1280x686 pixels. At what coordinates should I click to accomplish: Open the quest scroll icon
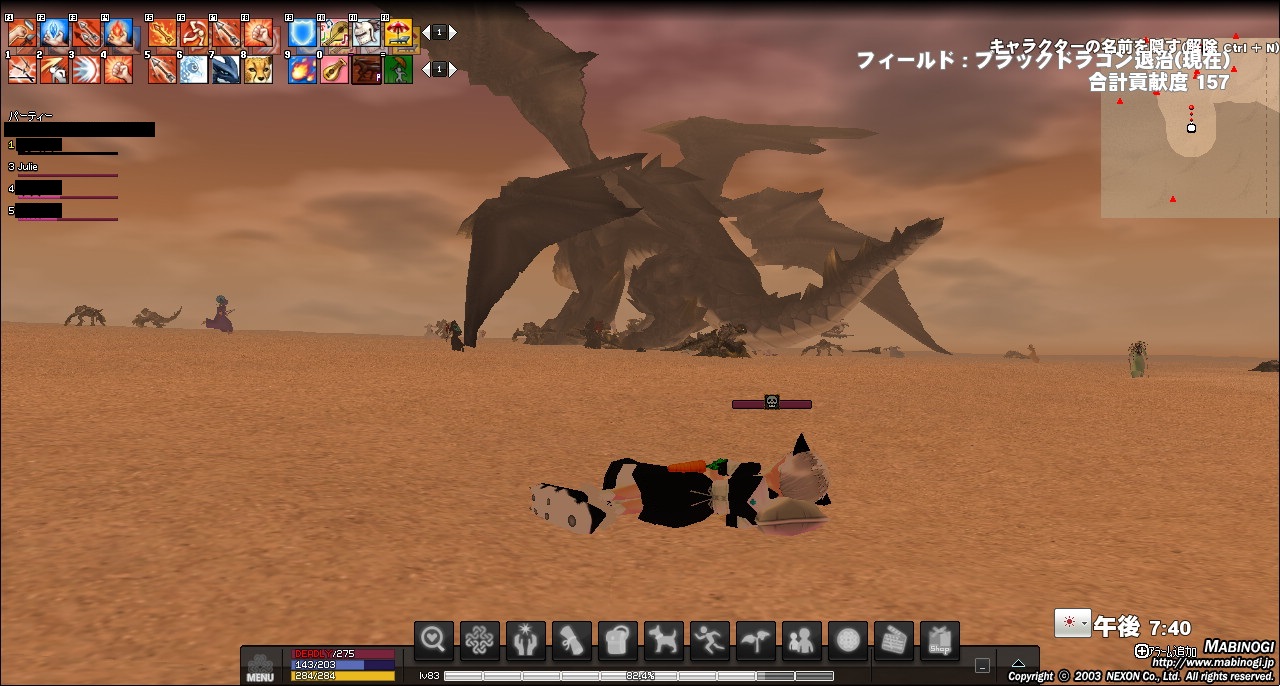(572, 640)
